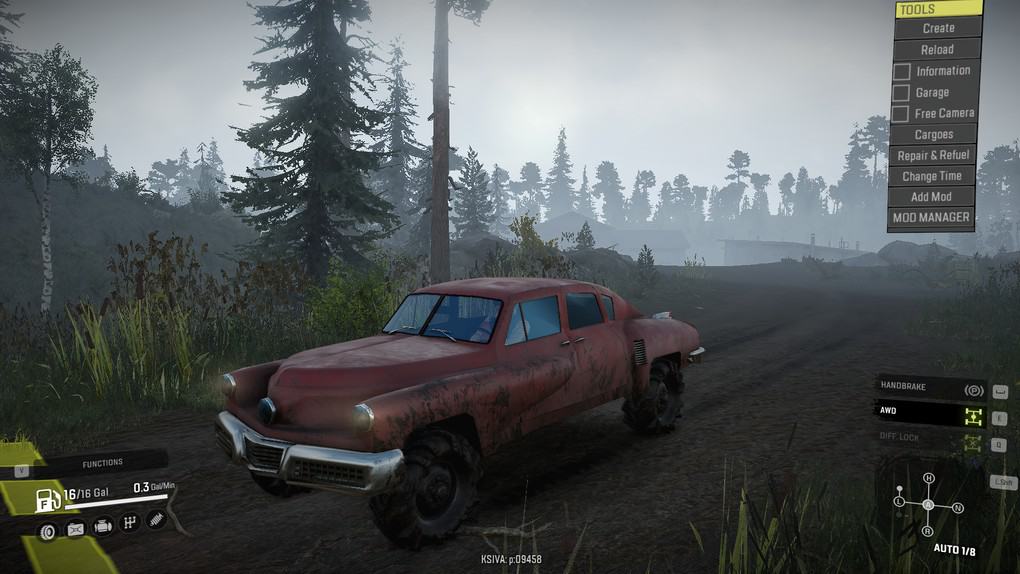1020x574 pixels.
Task: Click Add Mod button
Action: coord(931,197)
